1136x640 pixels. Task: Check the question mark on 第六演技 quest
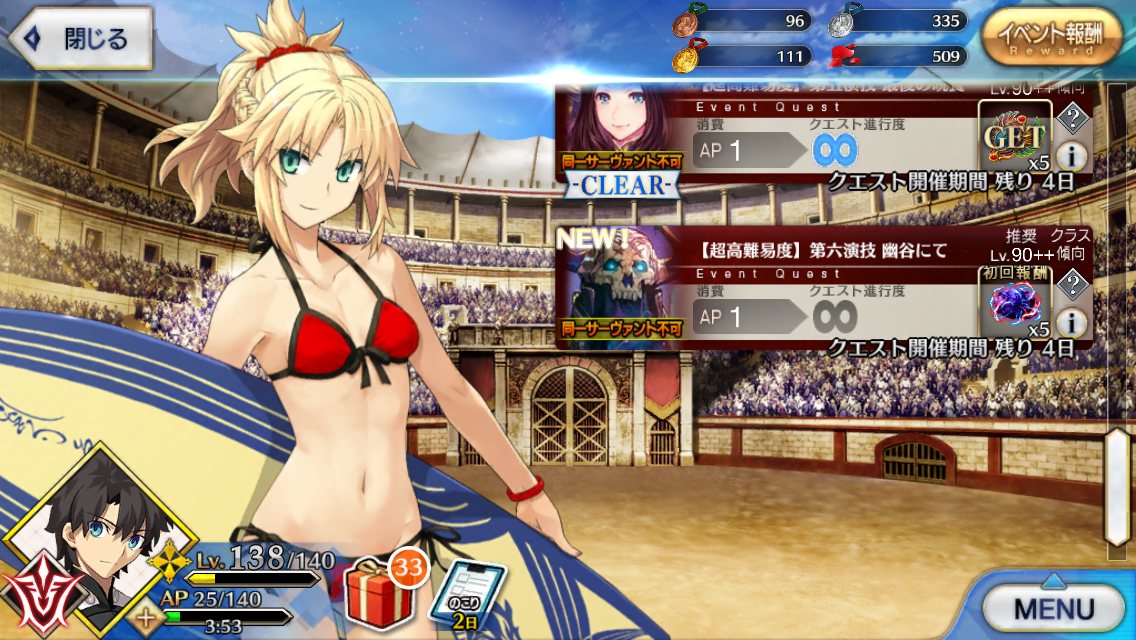coord(1071,285)
